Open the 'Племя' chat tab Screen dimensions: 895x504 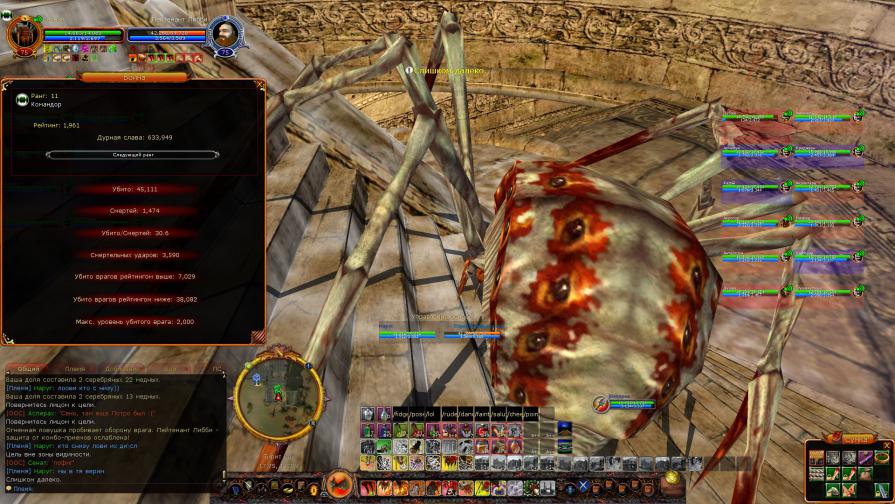pyautogui.click(x=75, y=369)
